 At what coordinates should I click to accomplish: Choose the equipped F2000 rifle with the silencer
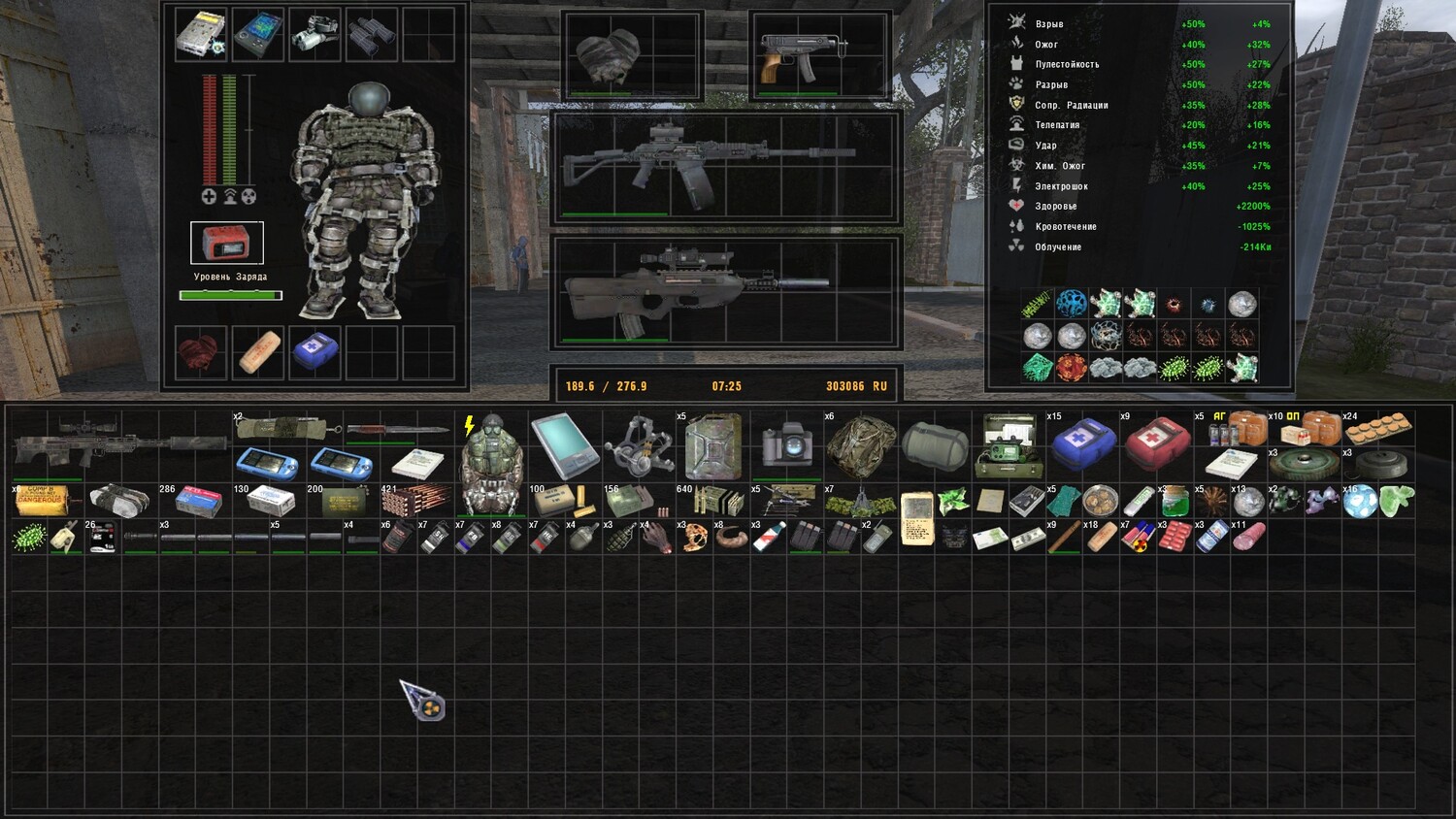click(x=696, y=287)
